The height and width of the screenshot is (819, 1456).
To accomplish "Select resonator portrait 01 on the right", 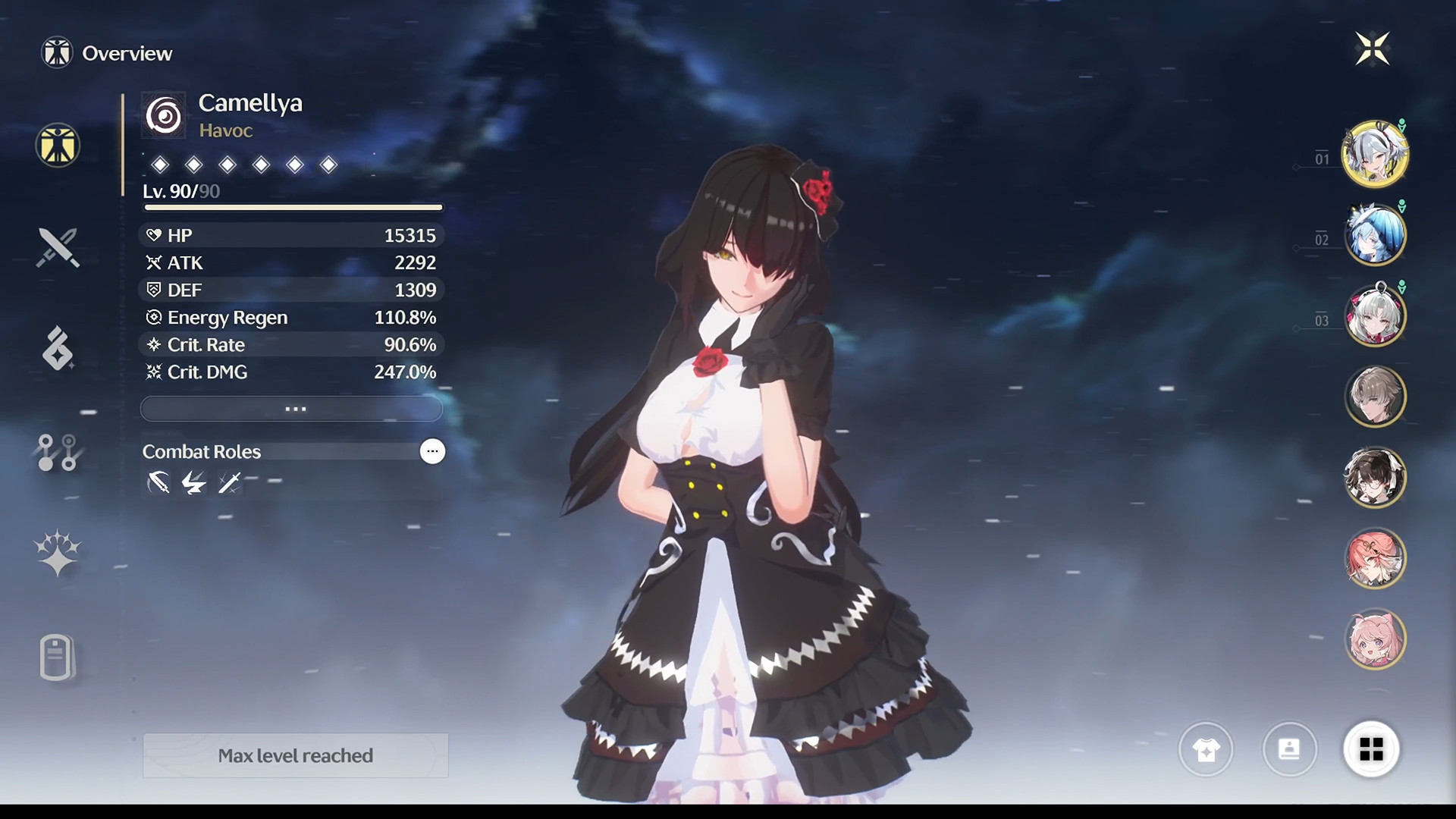I will coord(1376,154).
